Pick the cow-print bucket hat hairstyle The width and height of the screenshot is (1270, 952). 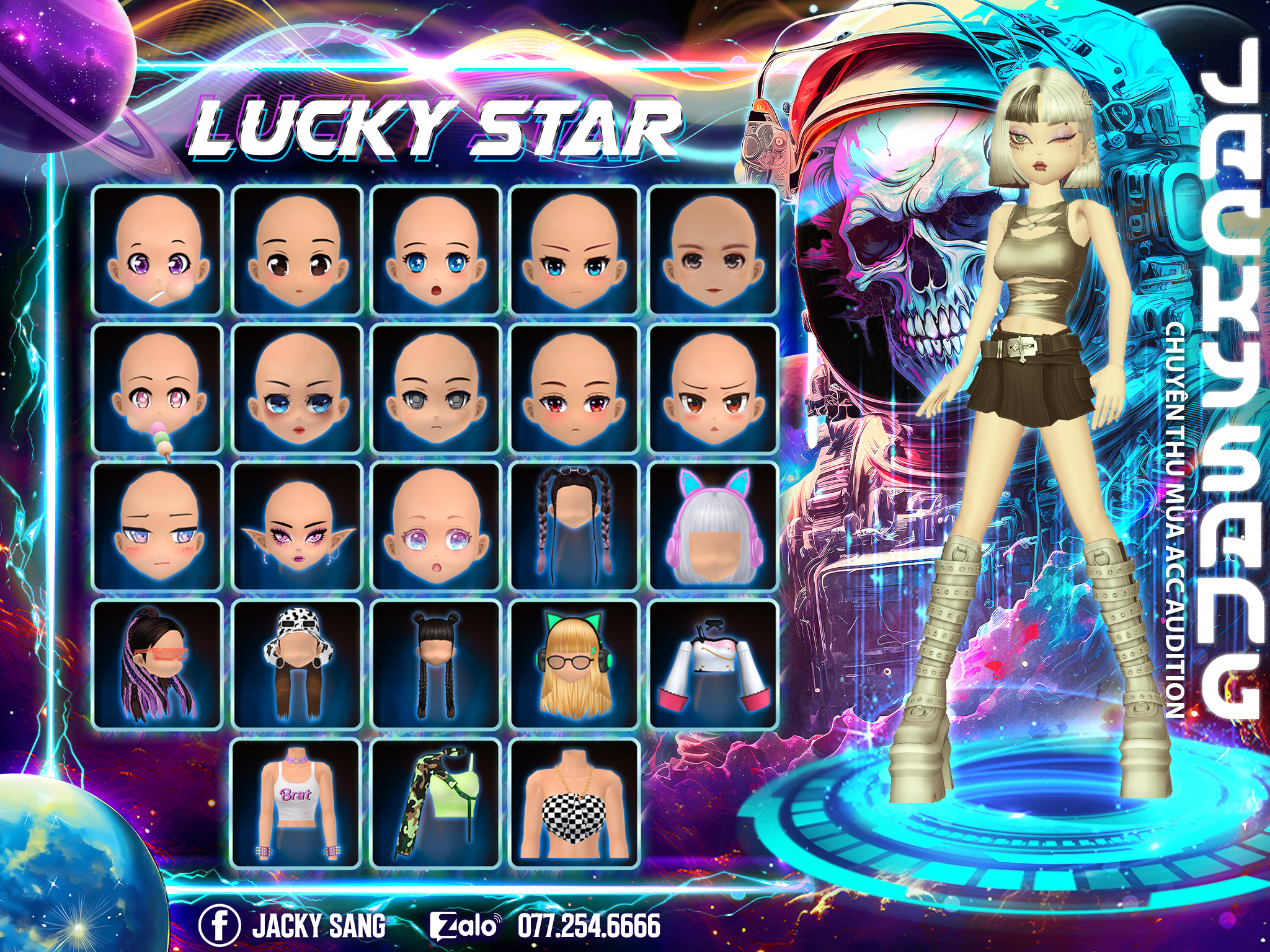coord(297,665)
